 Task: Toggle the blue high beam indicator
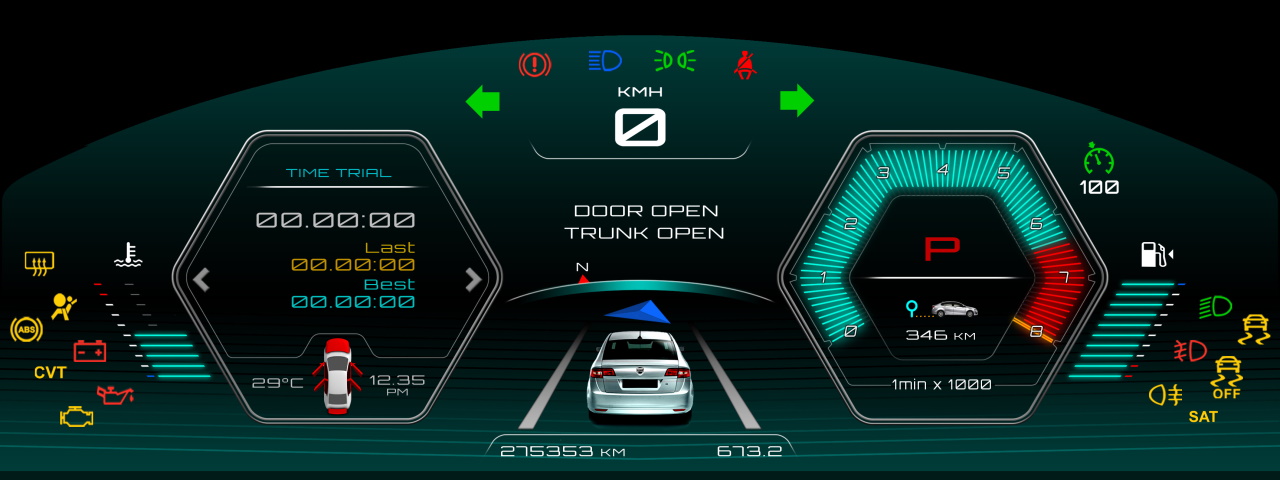605,61
